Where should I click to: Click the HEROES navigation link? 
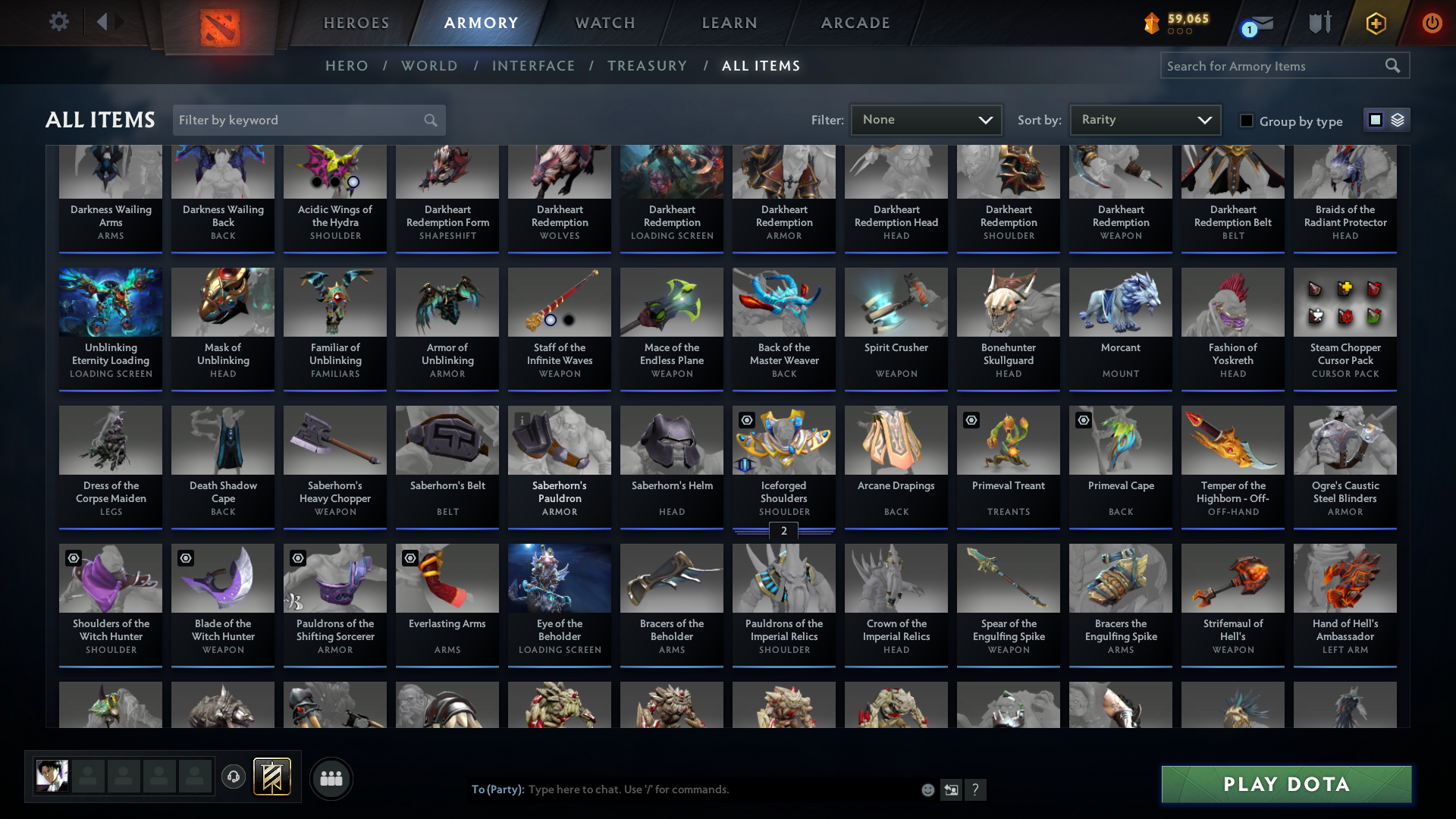click(x=356, y=23)
